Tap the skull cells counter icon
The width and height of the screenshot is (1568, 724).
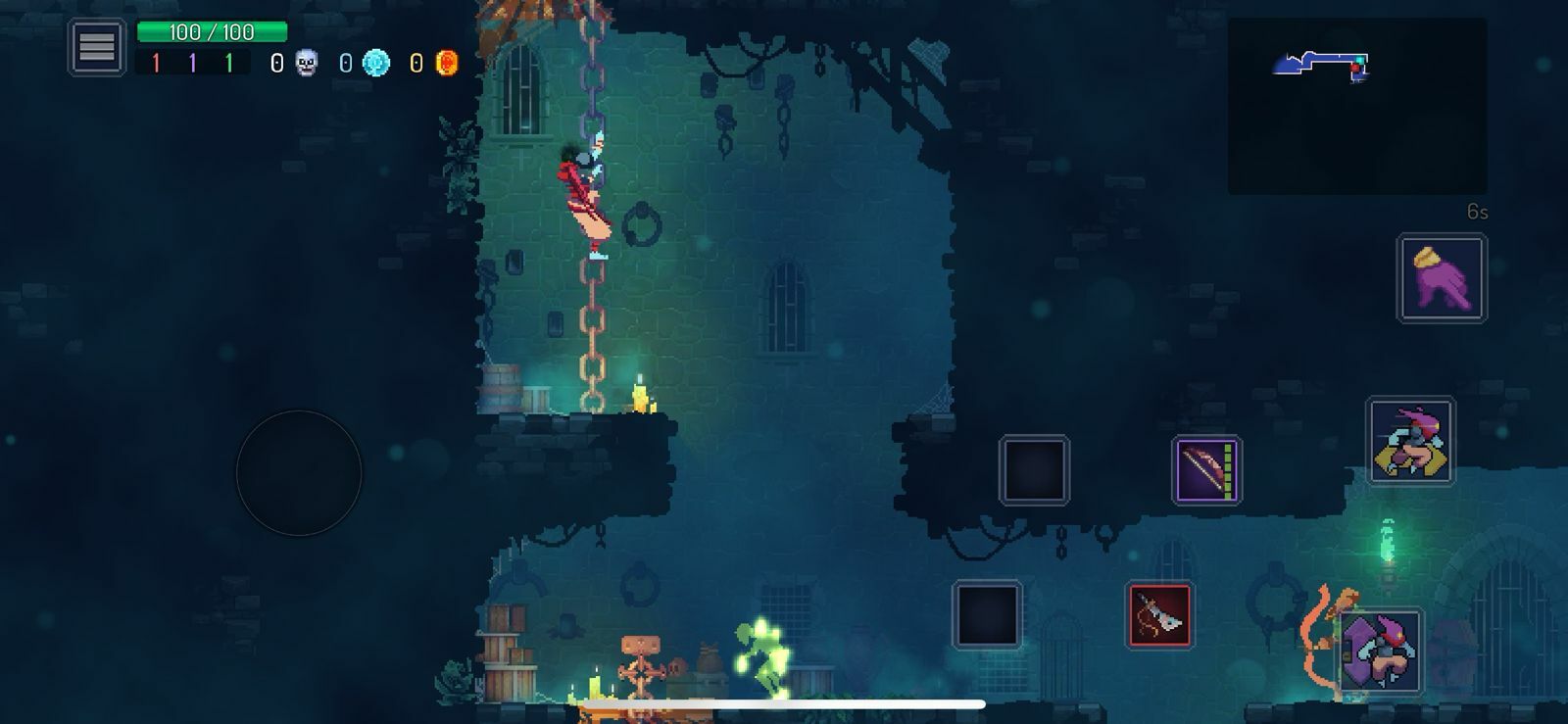coord(305,63)
